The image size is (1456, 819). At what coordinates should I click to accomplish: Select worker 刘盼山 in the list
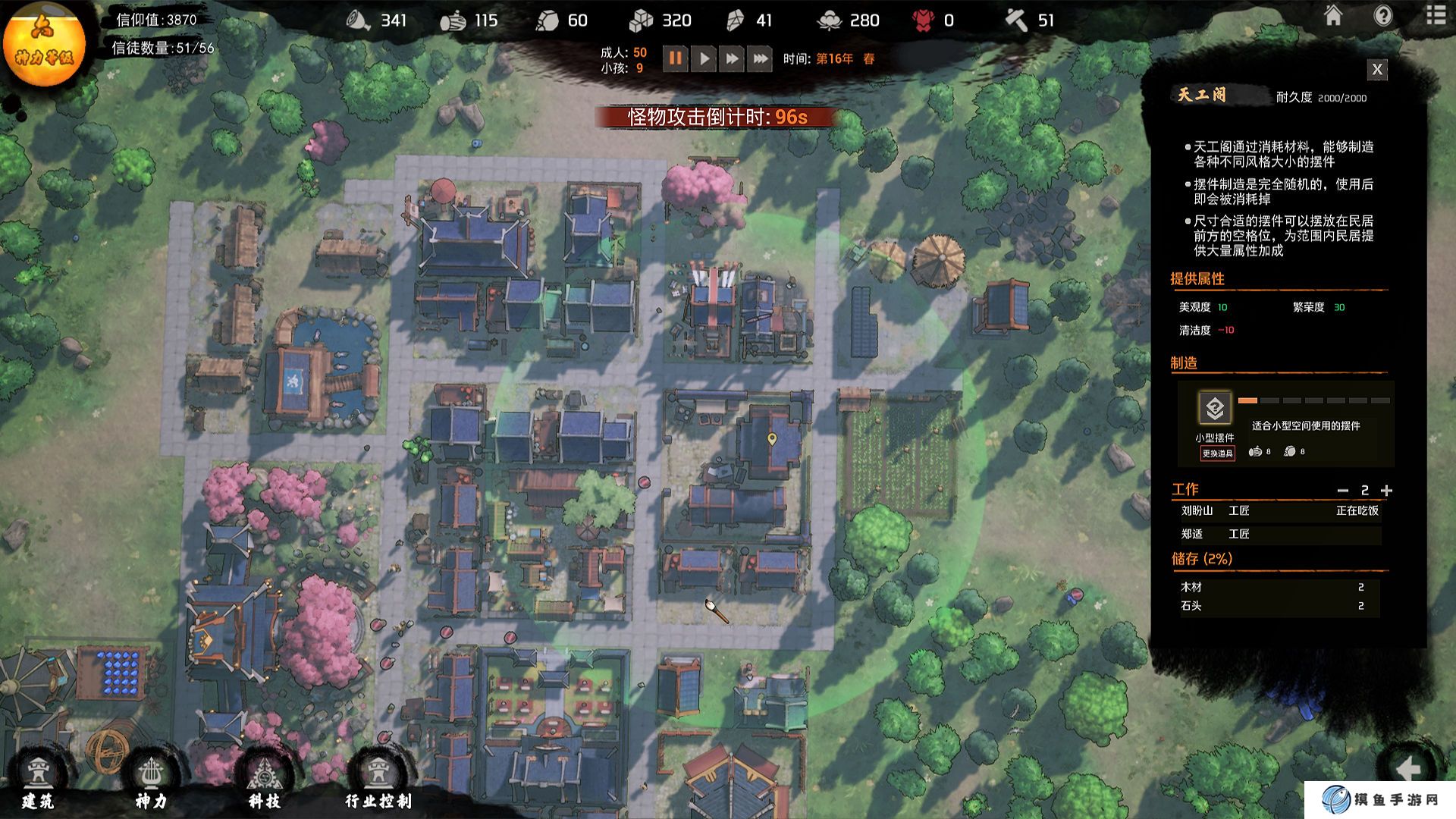tap(1197, 511)
